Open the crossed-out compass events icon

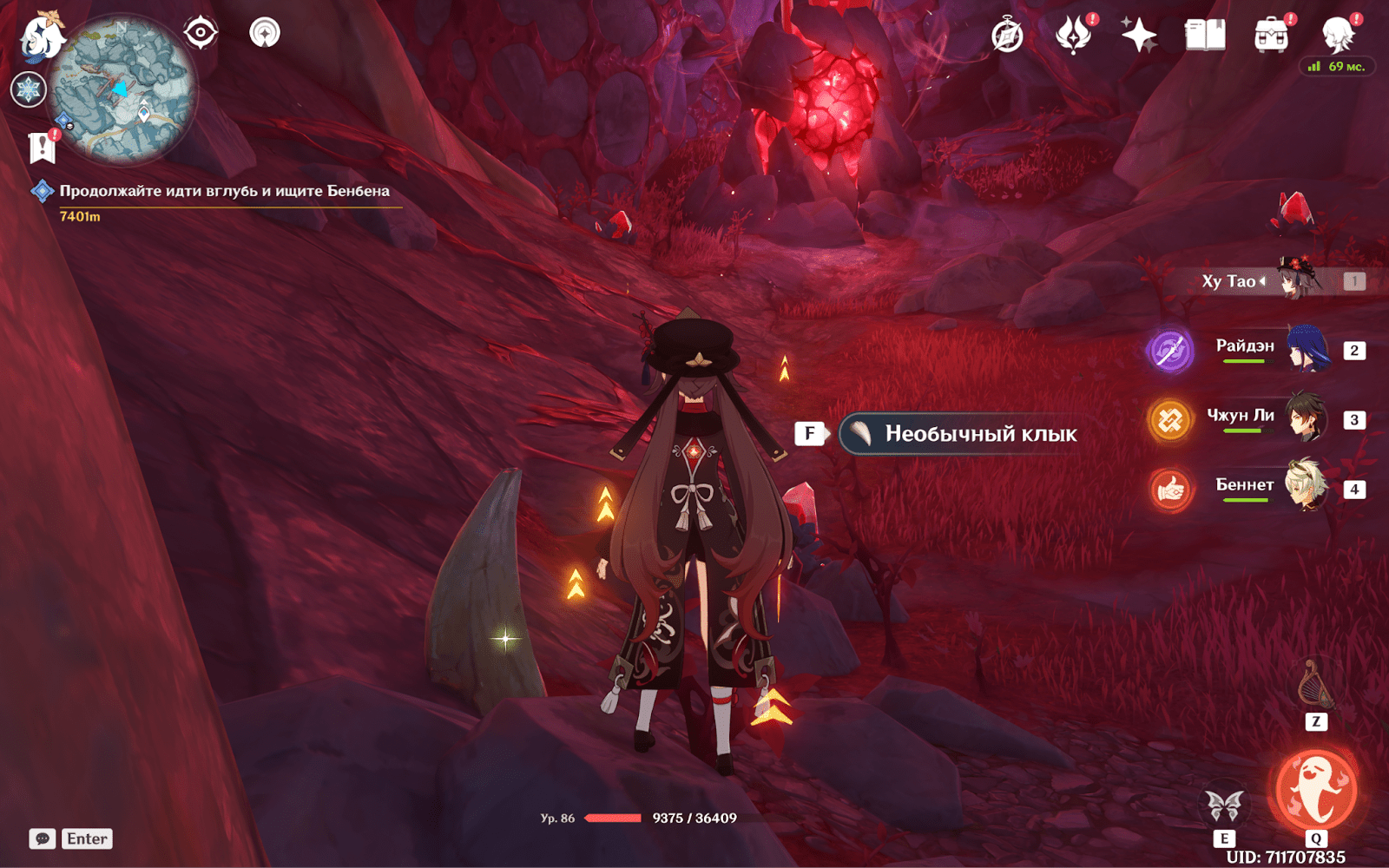click(x=1007, y=36)
